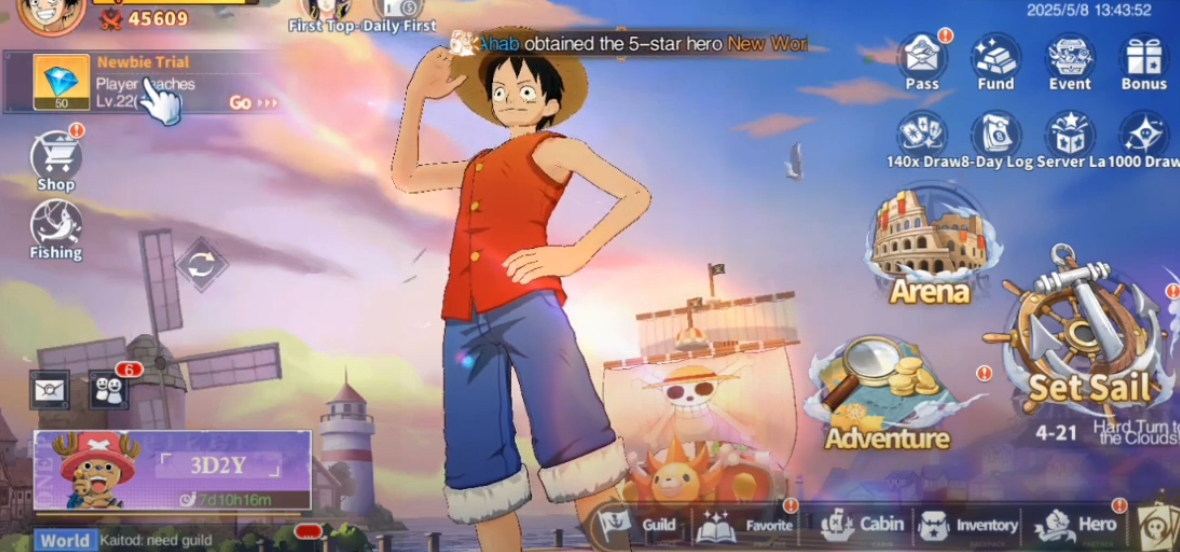The width and height of the screenshot is (1180, 552).
Task: Open the 140x Draw promotion
Action: click(x=922, y=135)
